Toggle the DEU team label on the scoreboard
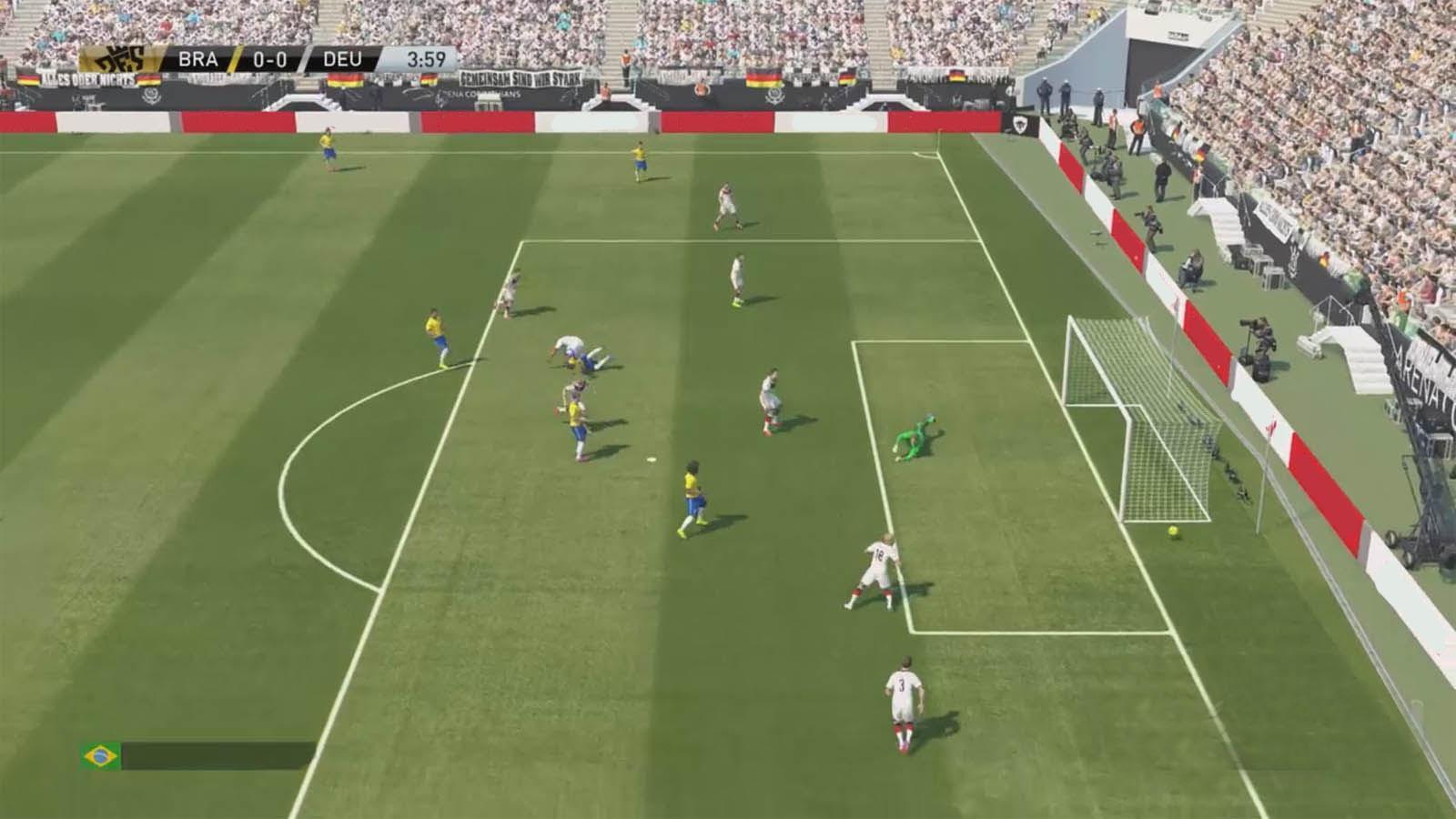This screenshot has width=1456, height=819. point(343,60)
